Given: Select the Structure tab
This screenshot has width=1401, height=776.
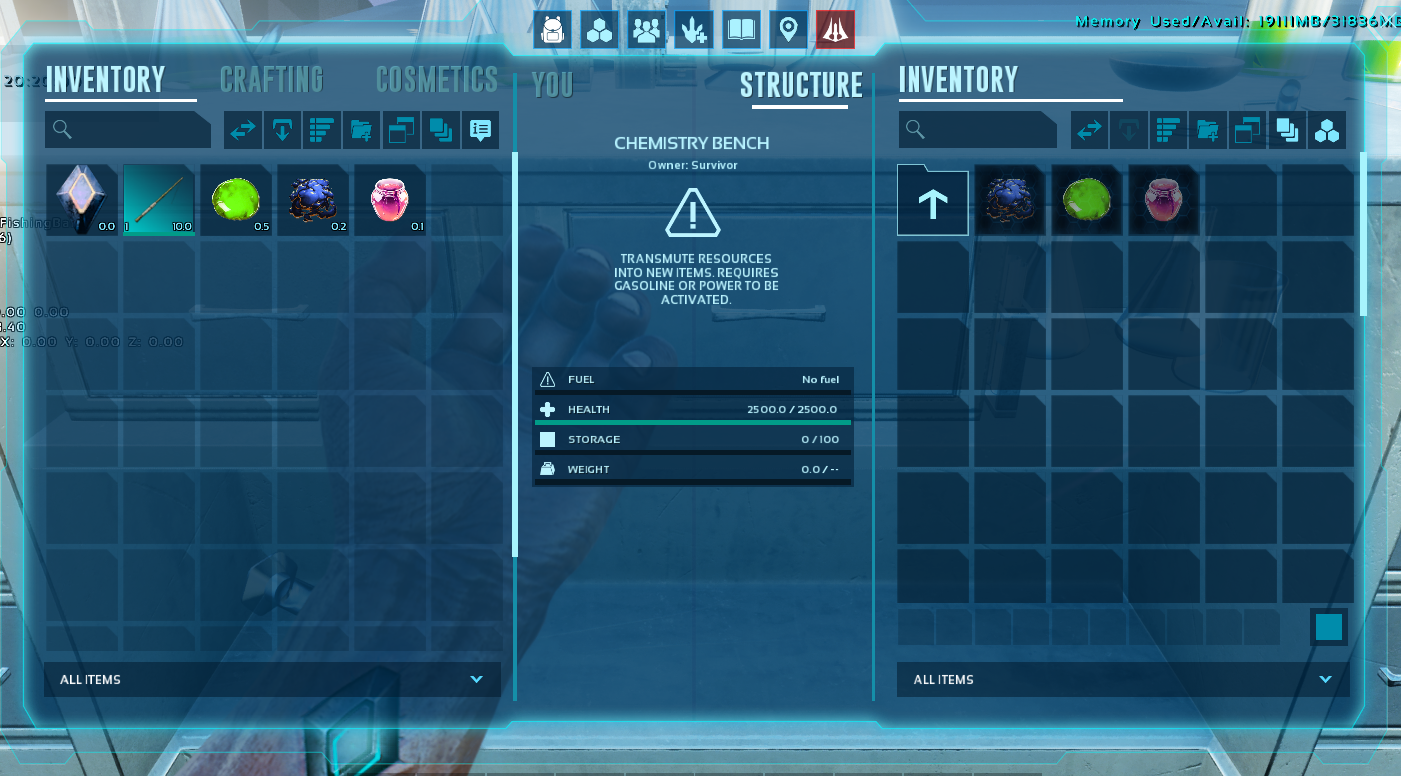Looking at the screenshot, I should 801,85.
